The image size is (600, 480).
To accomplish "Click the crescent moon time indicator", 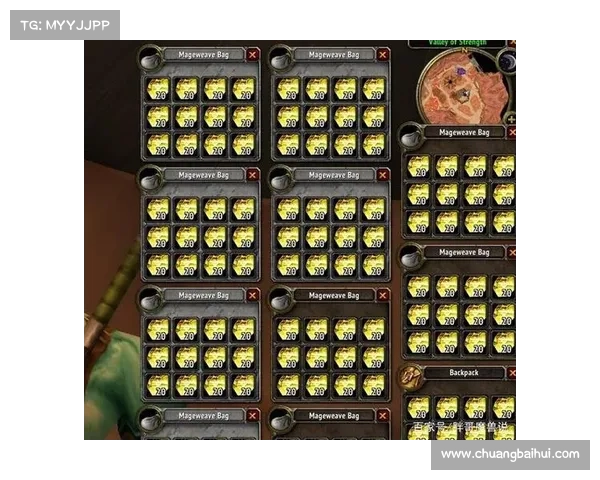I will pyautogui.click(x=507, y=62).
